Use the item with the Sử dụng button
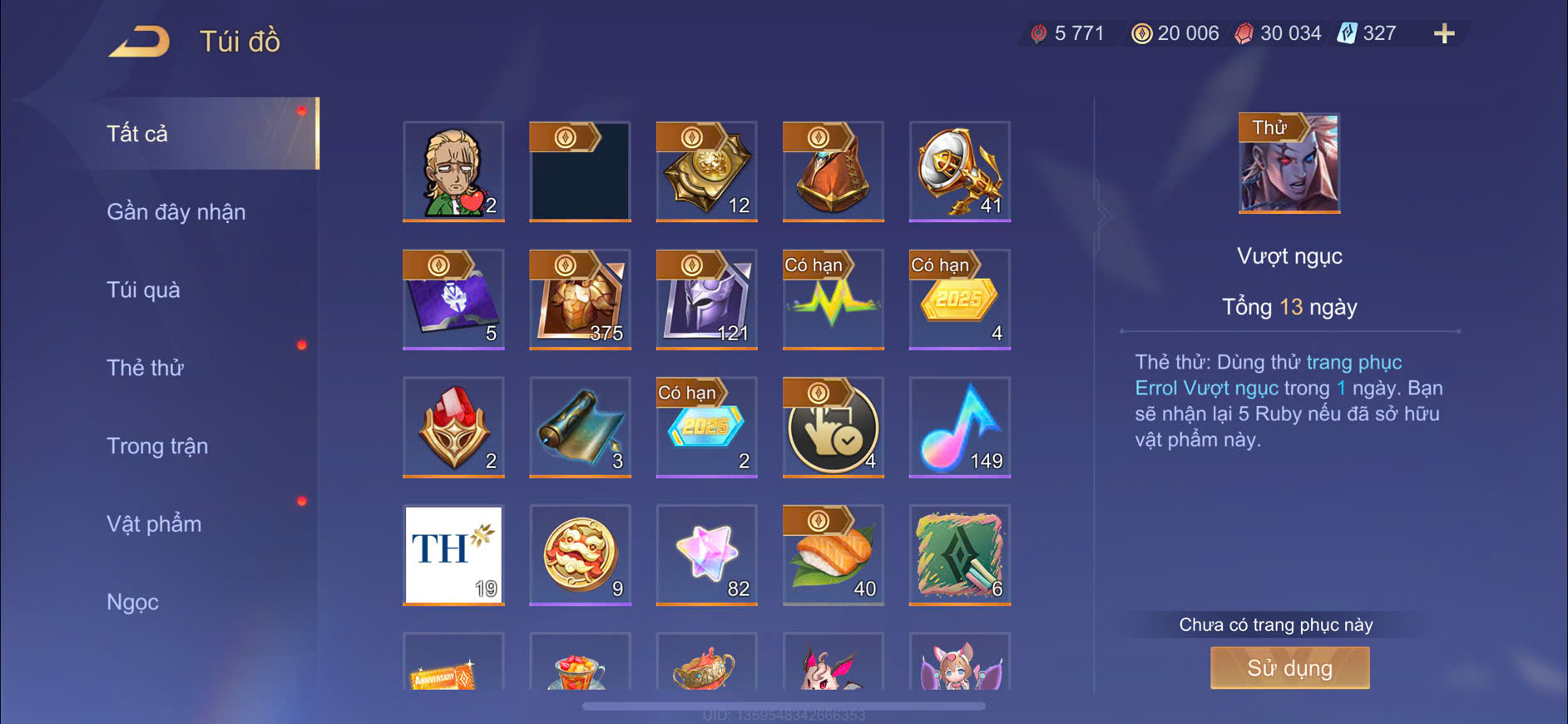1568x724 pixels. point(1289,668)
